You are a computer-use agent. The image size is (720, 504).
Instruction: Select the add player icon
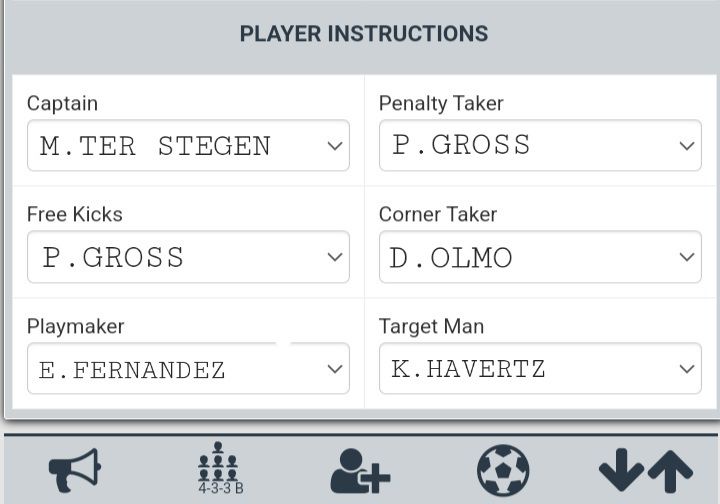360,470
